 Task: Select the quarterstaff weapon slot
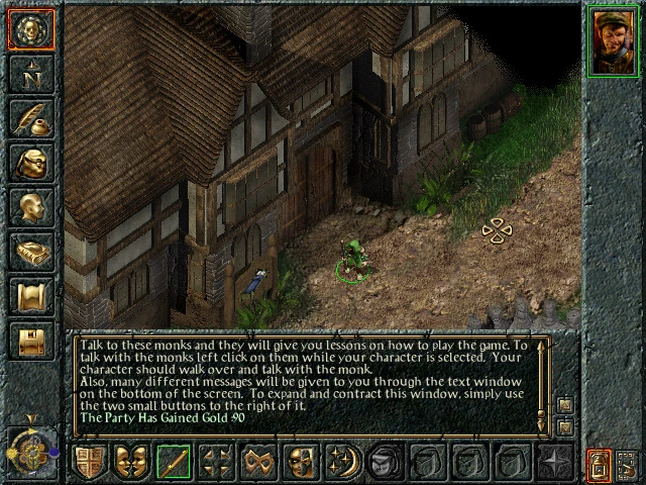tap(172, 462)
